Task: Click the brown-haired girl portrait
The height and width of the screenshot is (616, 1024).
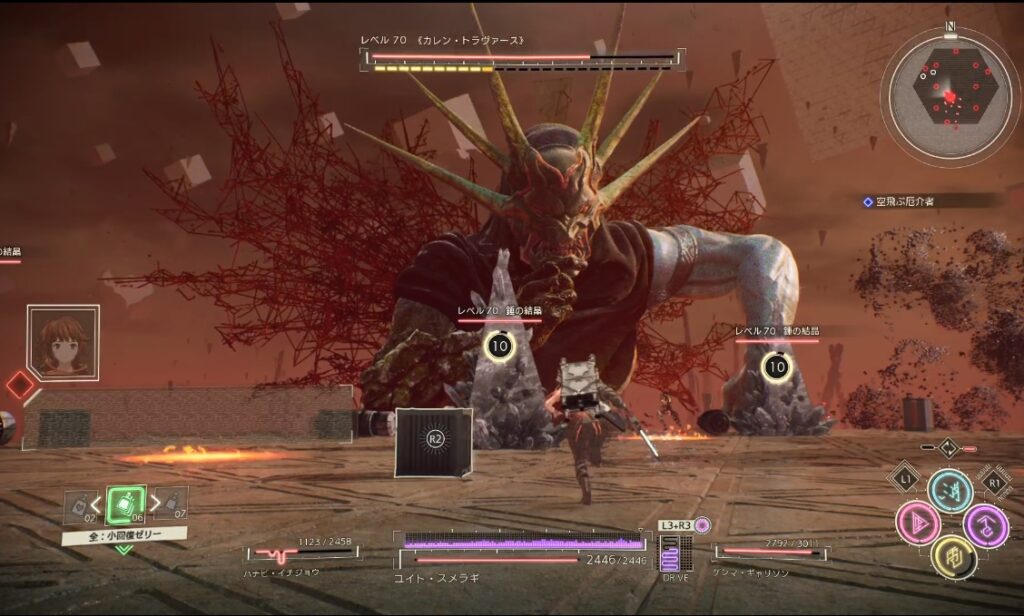Action: tap(63, 341)
